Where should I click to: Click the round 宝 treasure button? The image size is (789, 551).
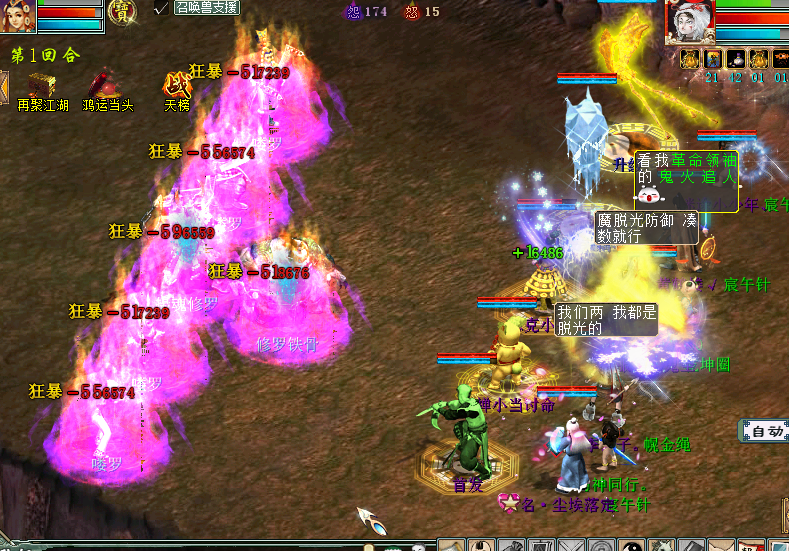click(122, 11)
